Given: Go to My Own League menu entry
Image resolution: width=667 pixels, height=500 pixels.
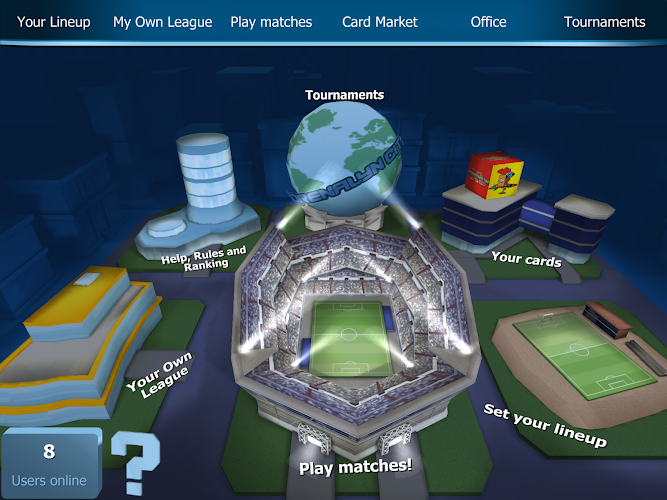Looking at the screenshot, I should (163, 22).
